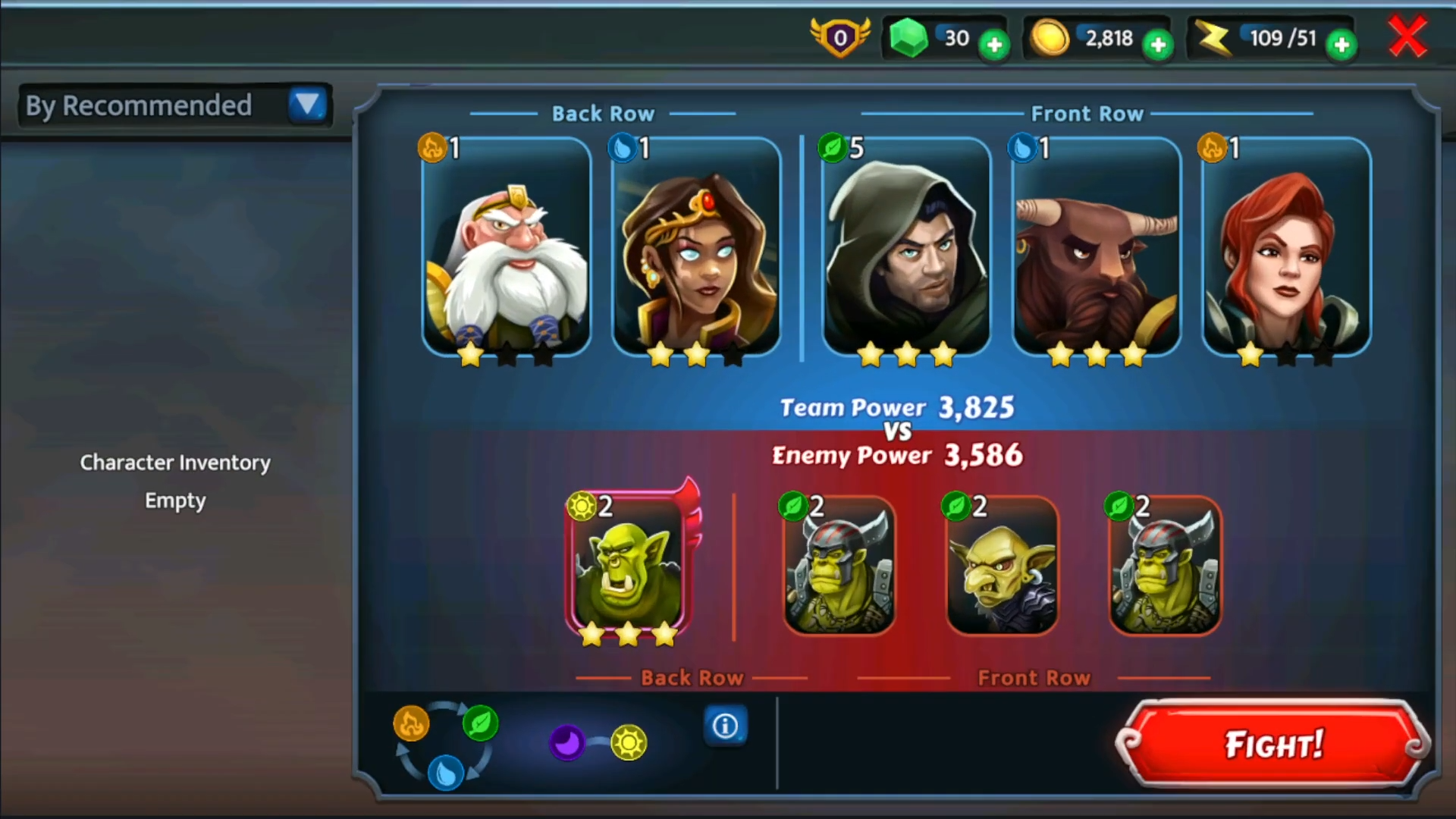1456x819 pixels.
Task: Select the sorceress with golden tiara
Action: point(696,246)
